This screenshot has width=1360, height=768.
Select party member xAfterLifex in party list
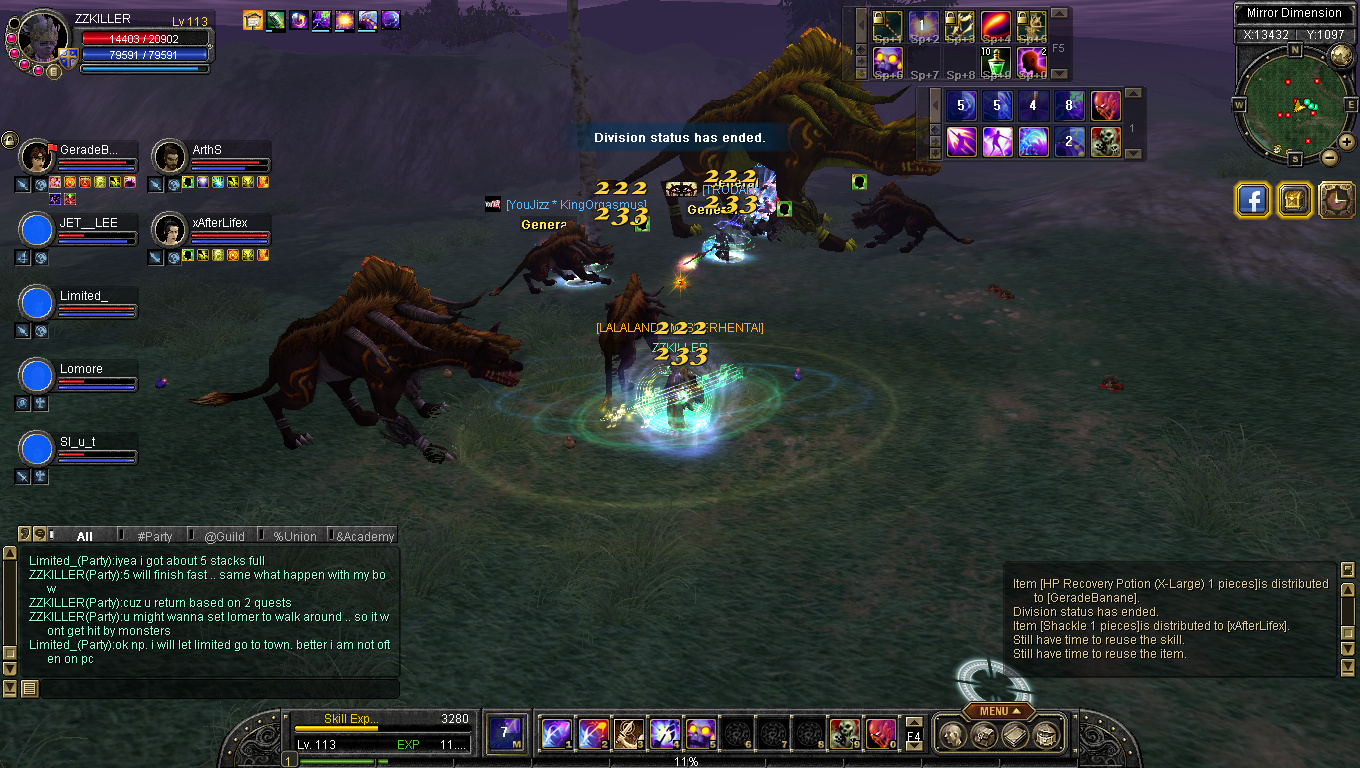tap(169, 230)
